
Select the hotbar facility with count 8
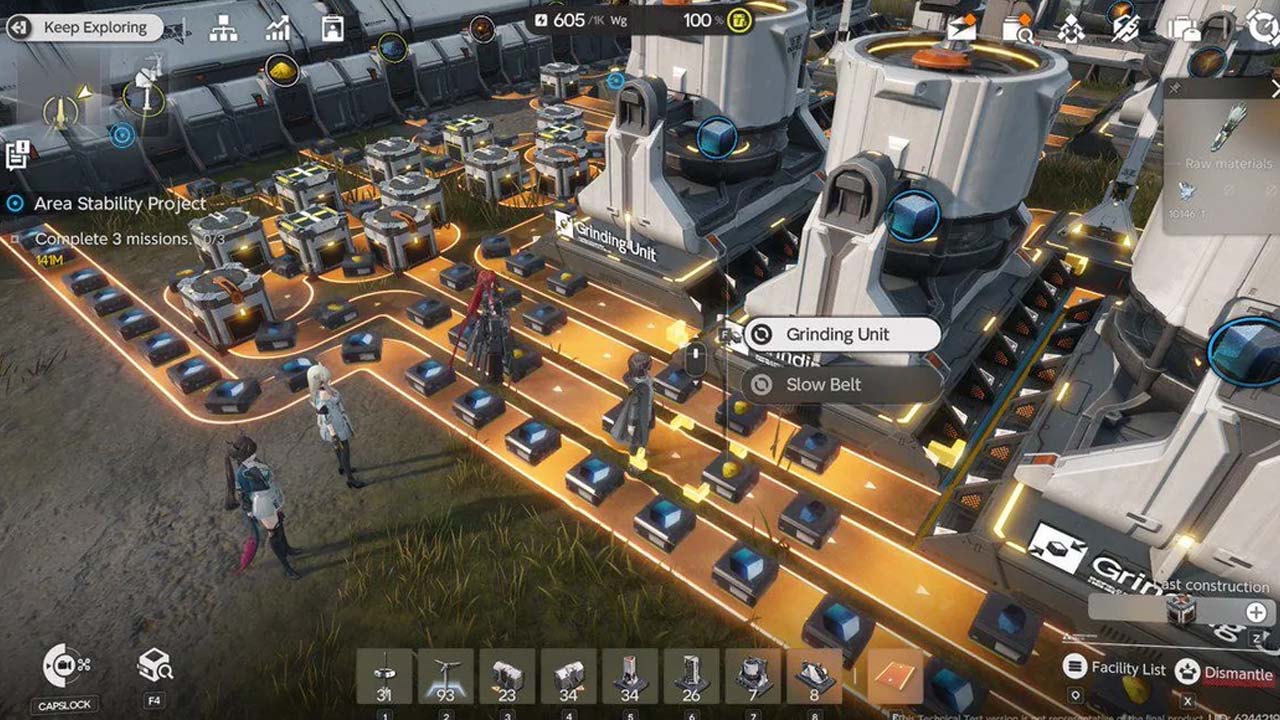[814, 676]
